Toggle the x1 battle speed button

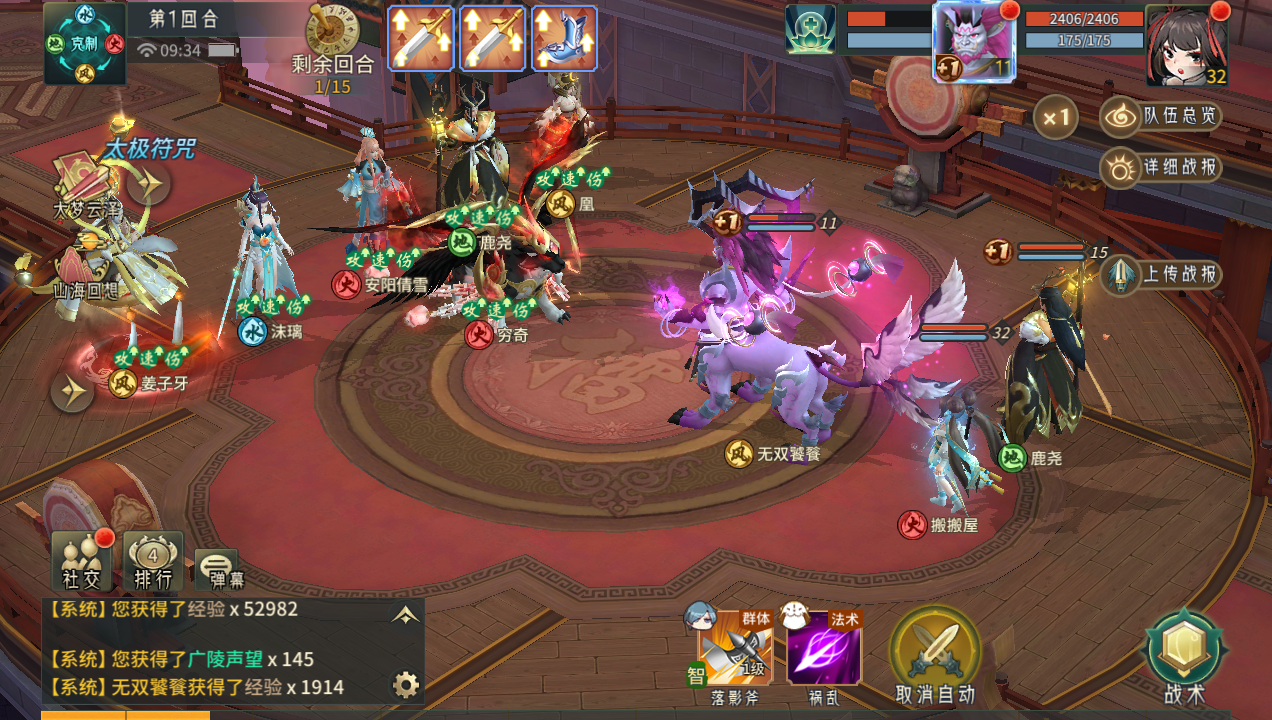tap(1056, 117)
